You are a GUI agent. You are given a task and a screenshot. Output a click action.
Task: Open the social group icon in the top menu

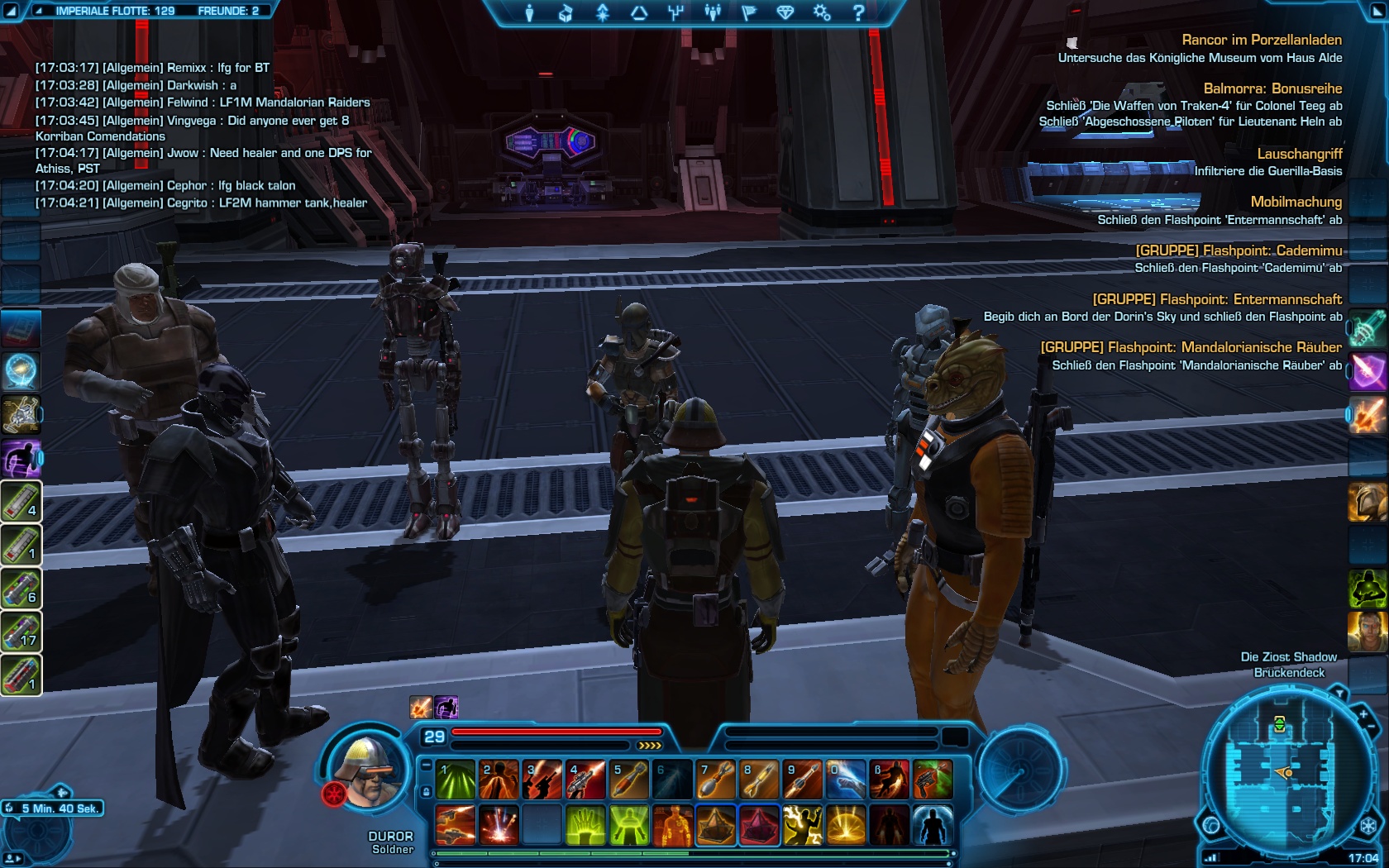[x=713, y=12]
